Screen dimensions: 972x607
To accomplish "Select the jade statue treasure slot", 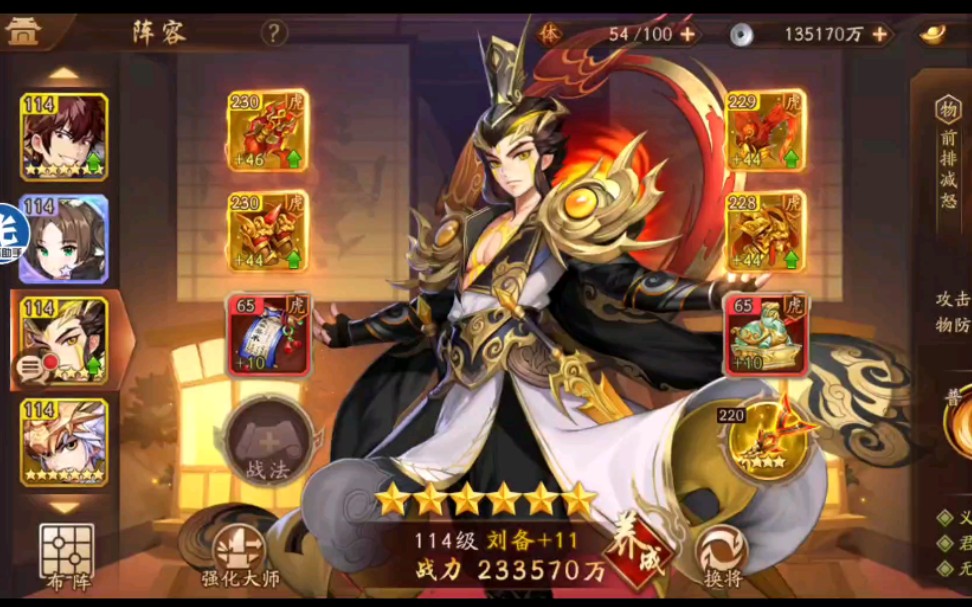I will point(765,334).
